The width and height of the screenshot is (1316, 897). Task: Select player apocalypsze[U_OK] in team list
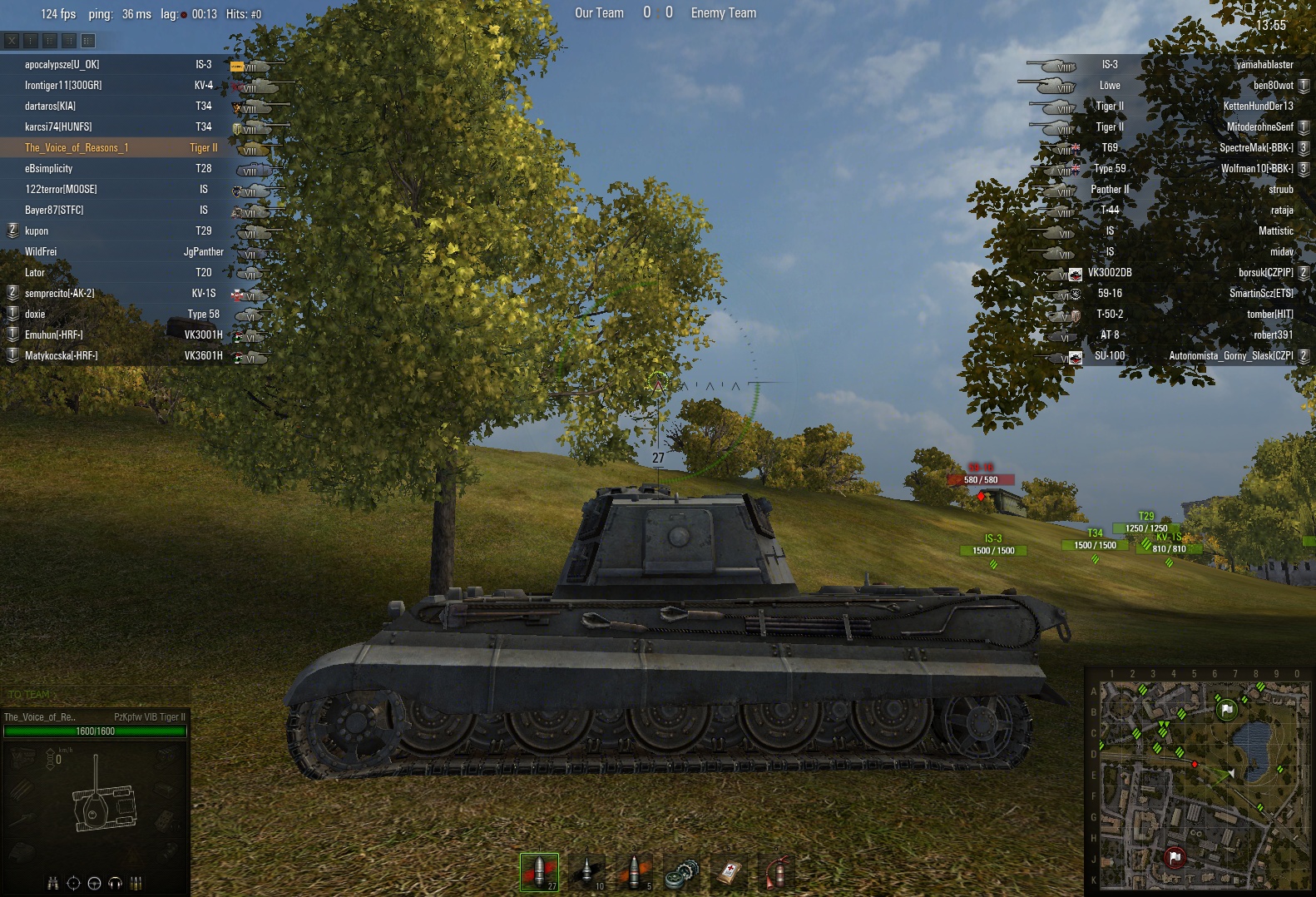pyautogui.click(x=62, y=65)
